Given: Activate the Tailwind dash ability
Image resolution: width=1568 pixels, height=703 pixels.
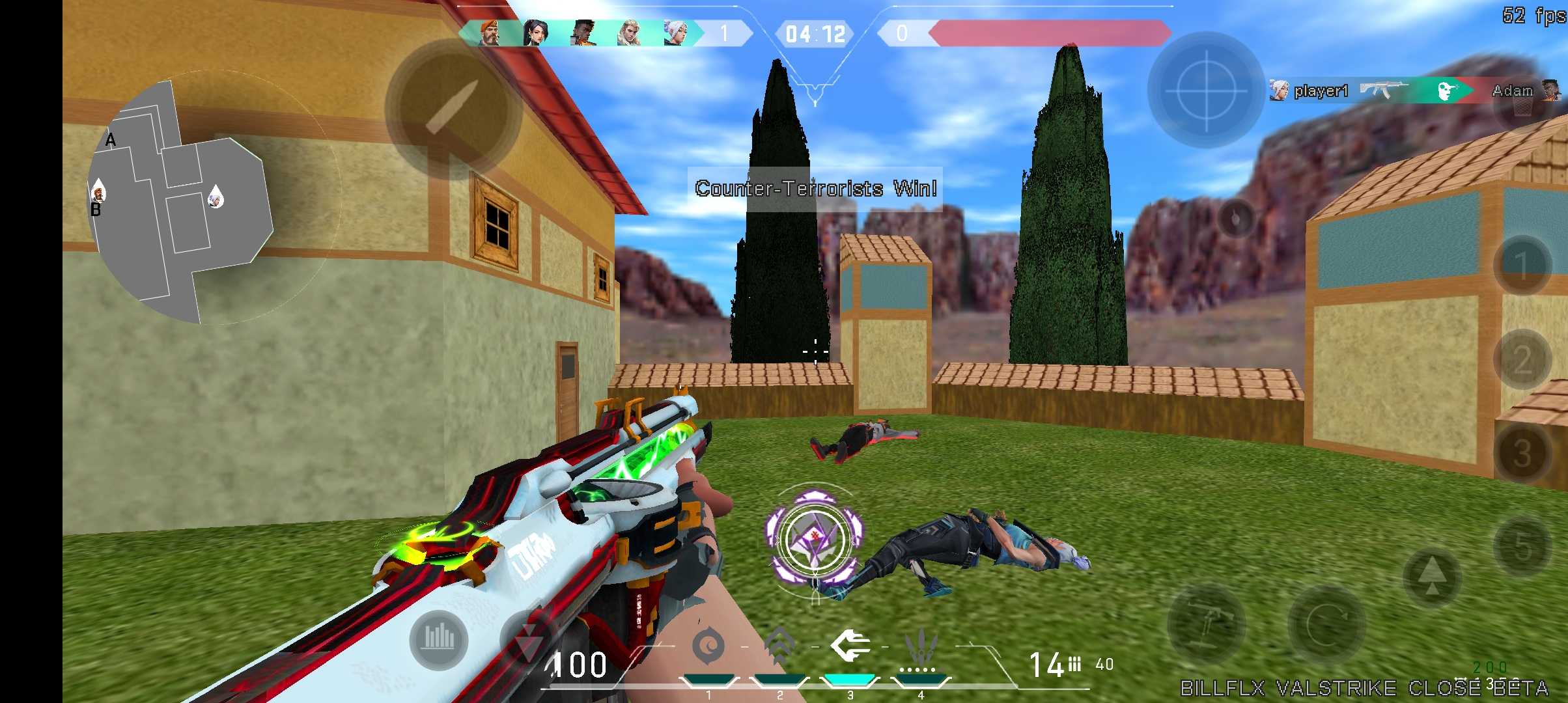Looking at the screenshot, I should tap(850, 646).
